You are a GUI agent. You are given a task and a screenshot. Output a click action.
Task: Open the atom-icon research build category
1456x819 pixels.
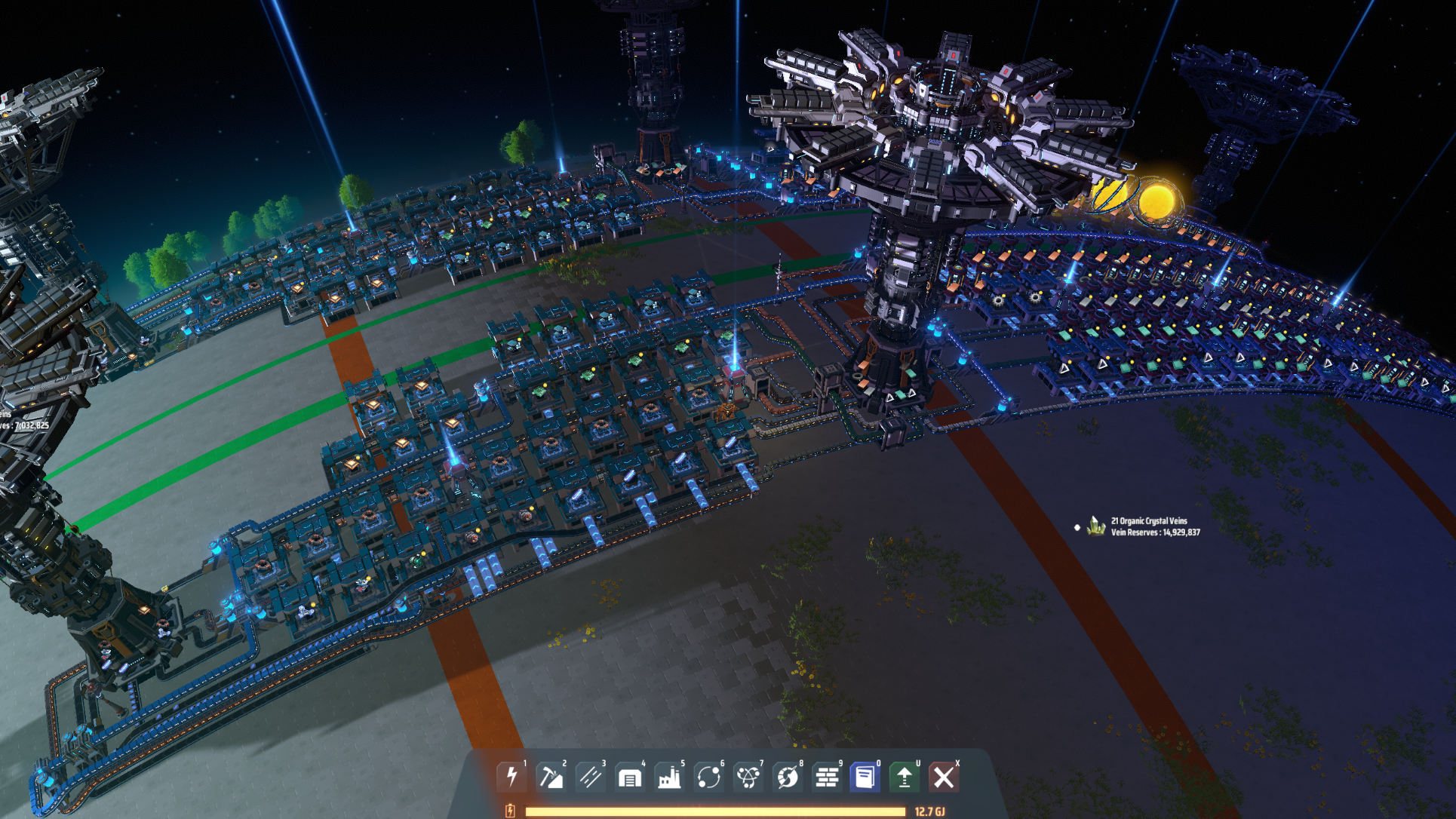tap(748, 776)
